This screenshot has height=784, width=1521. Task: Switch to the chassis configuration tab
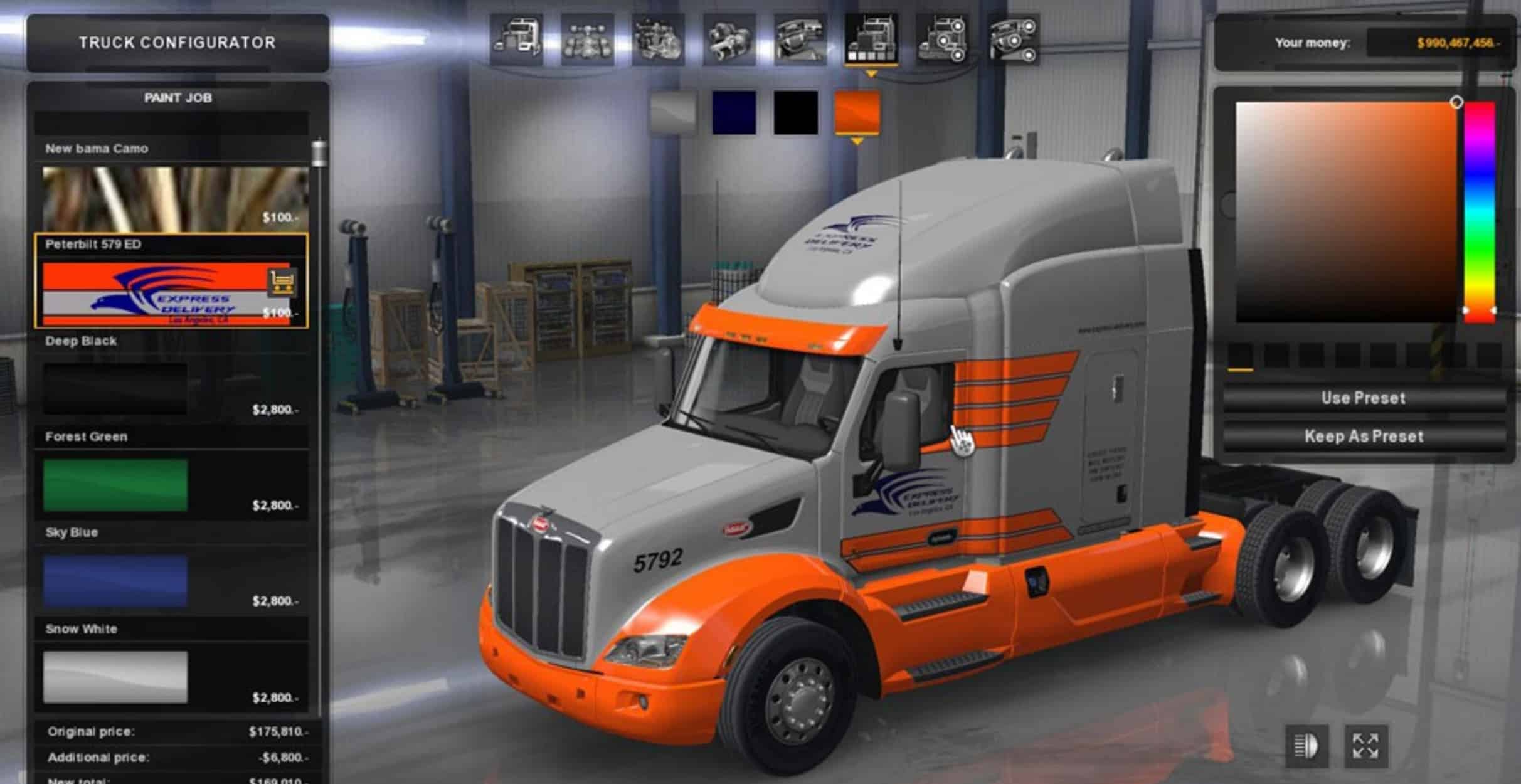pos(587,41)
